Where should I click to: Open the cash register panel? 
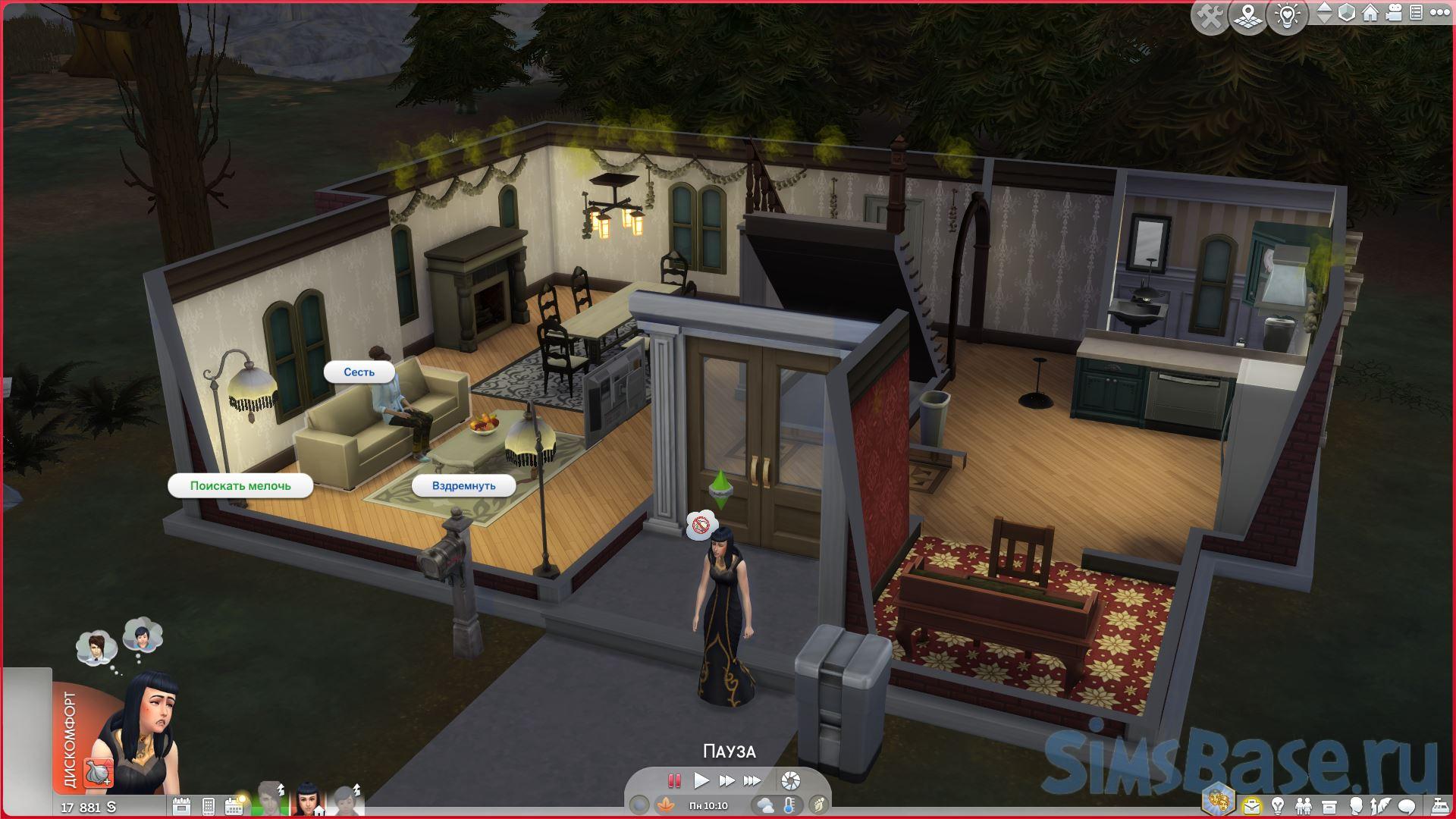pyautogui.click(x=1438, y=805)
